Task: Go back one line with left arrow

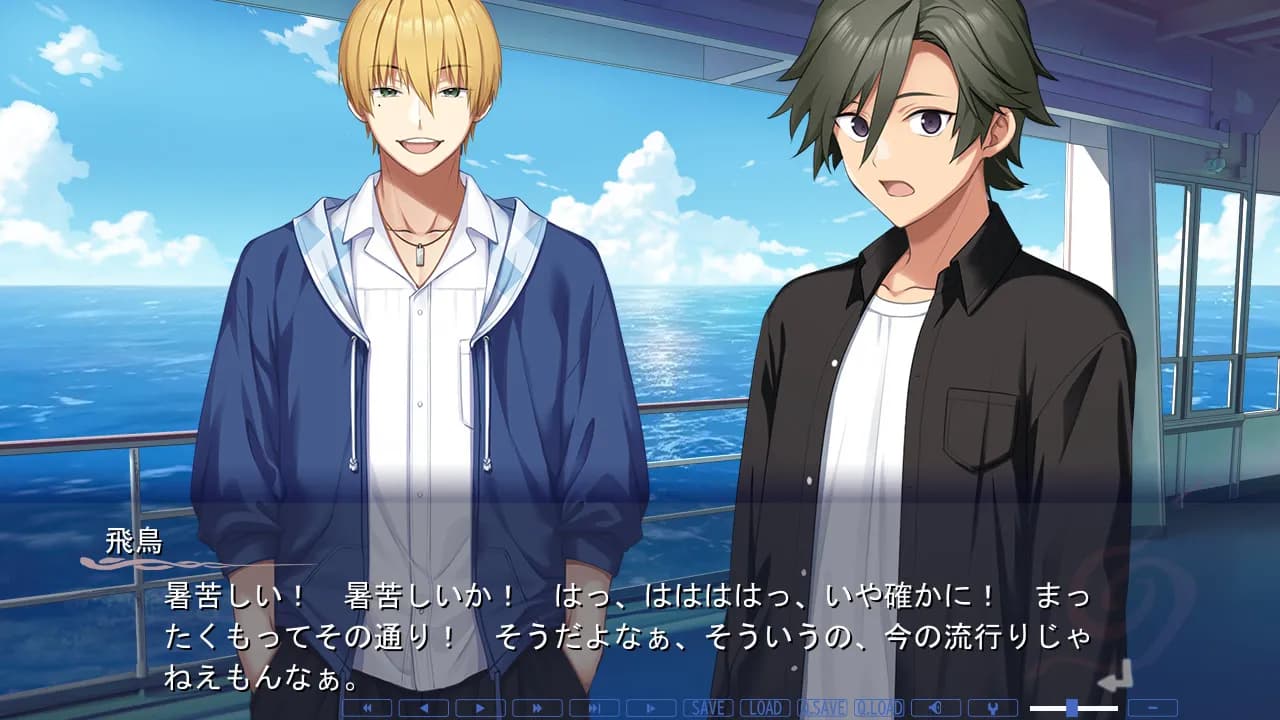Action: pos(423,708)
